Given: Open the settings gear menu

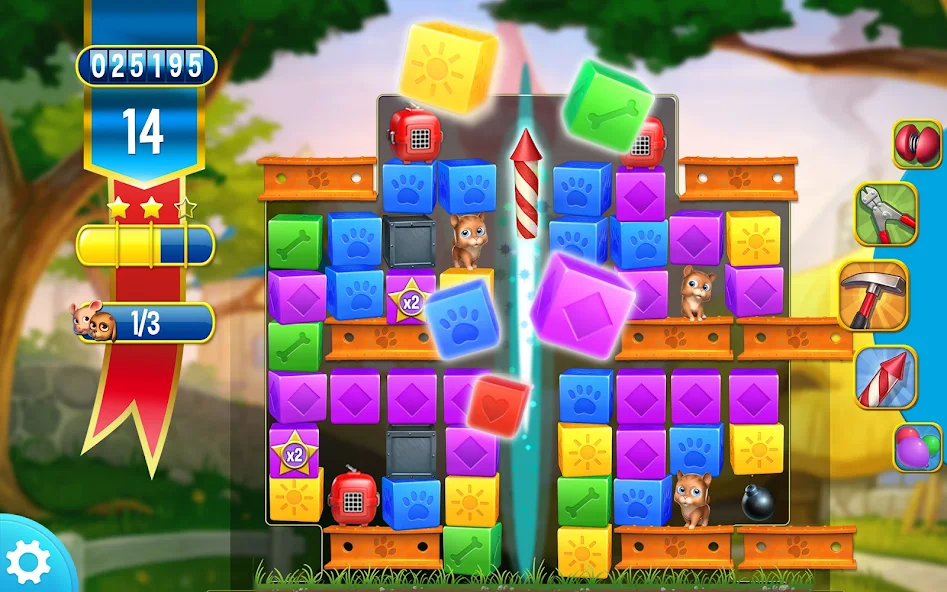Looking at the screenshot, I should 27,562.
